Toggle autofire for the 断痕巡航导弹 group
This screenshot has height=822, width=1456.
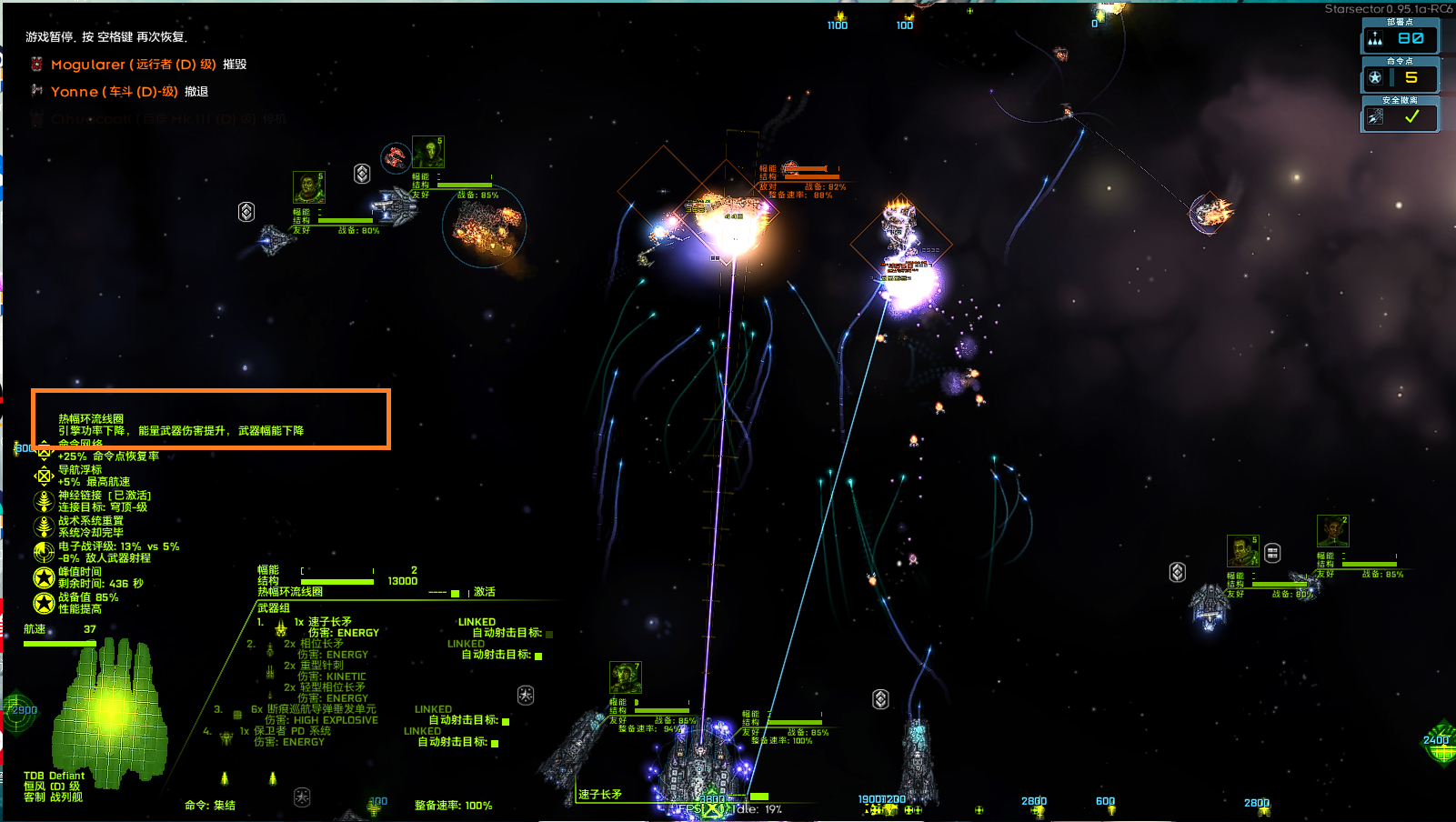[x=506, y=721]
